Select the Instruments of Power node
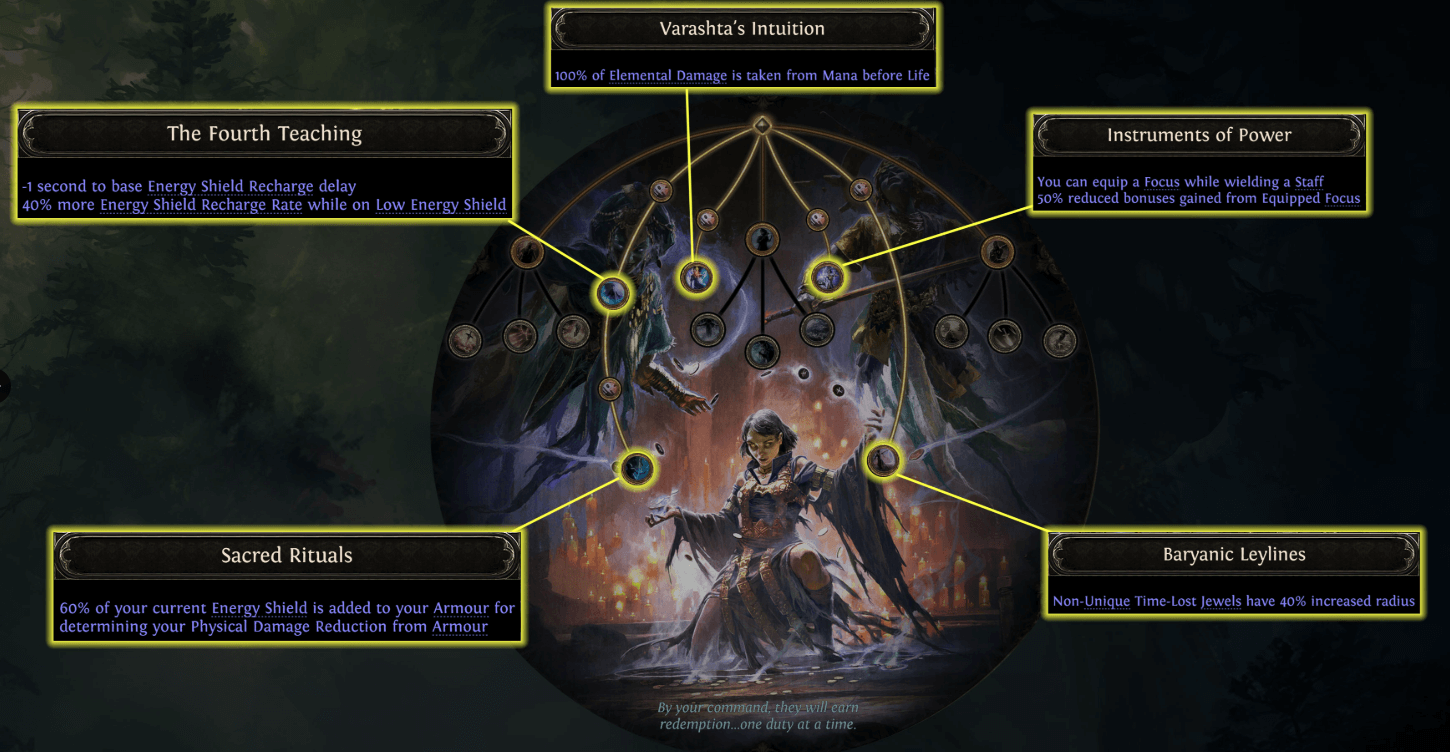Image resolution: width=1450 pixels, height=752 pixels. pyautogui.click(x=827, y=277)
